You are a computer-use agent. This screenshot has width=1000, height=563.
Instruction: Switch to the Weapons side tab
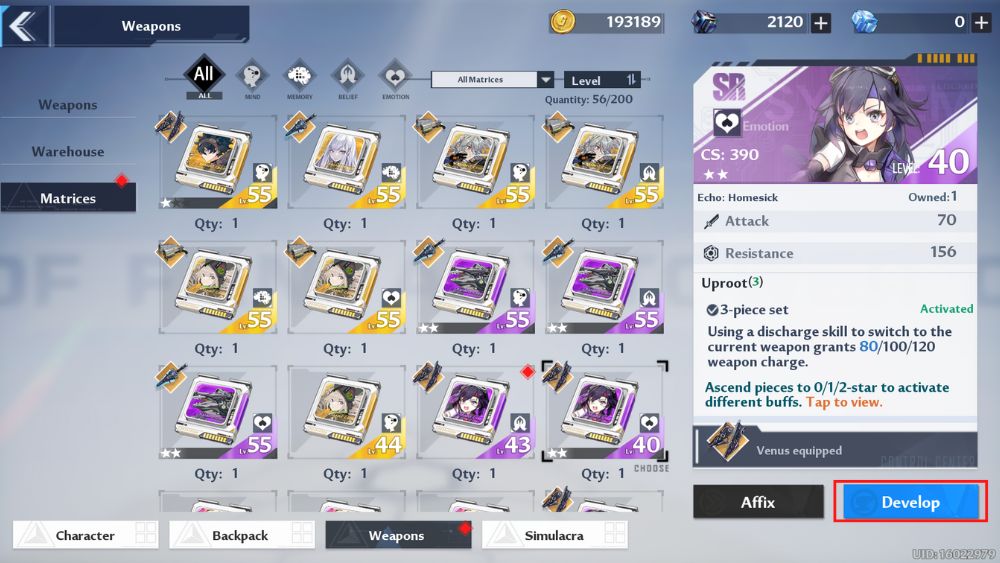click(68, 105)
